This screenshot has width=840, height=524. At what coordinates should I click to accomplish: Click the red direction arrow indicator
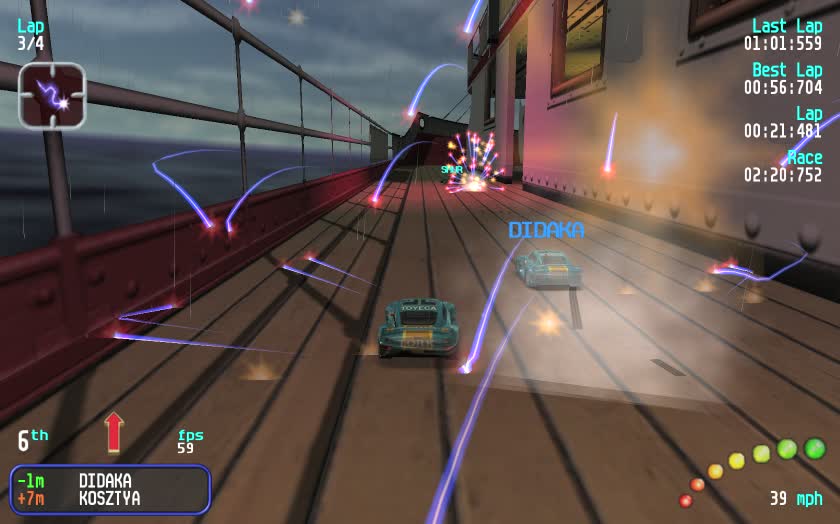click(114, 432)
